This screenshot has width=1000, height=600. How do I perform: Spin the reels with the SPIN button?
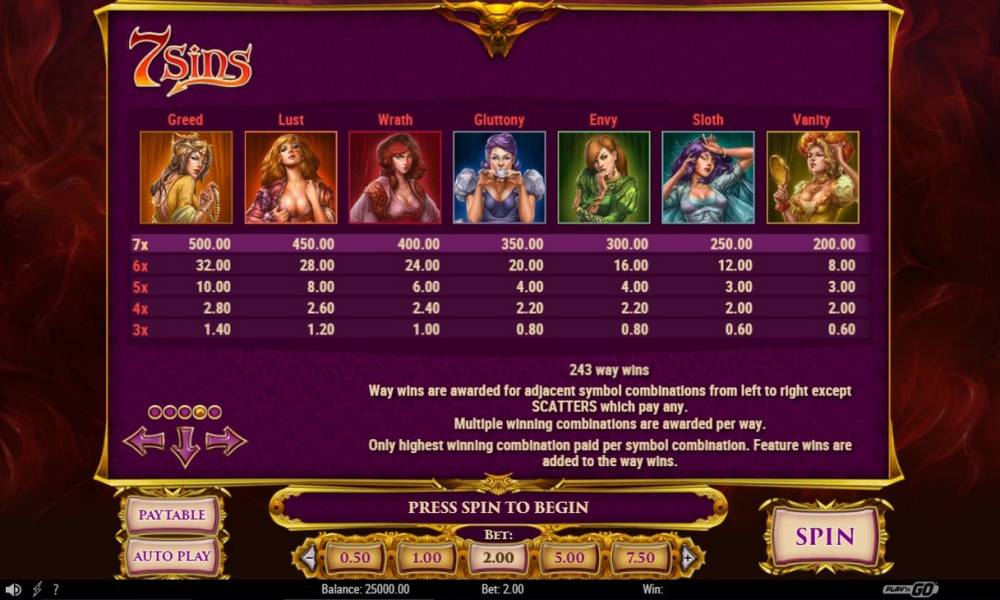pyautogui.click(x=825, y=536)
